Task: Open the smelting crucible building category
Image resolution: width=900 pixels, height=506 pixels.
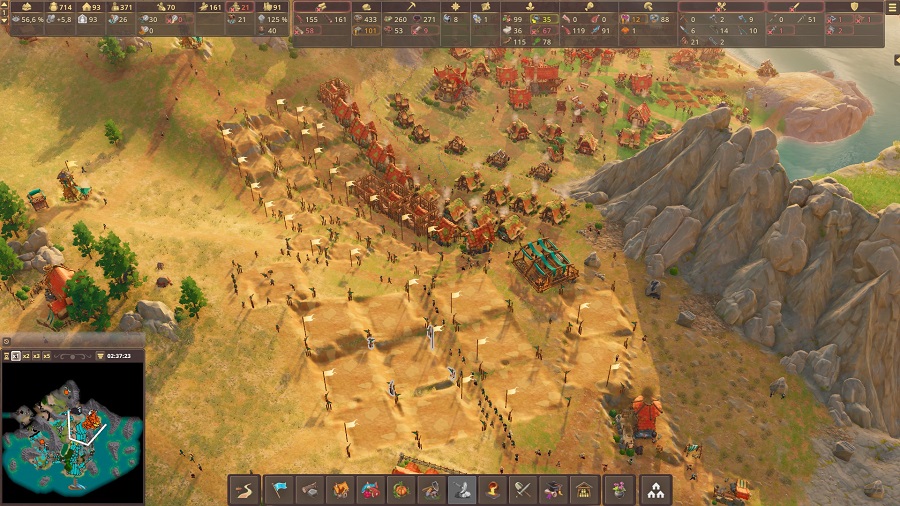Action: tap(492, 490)
